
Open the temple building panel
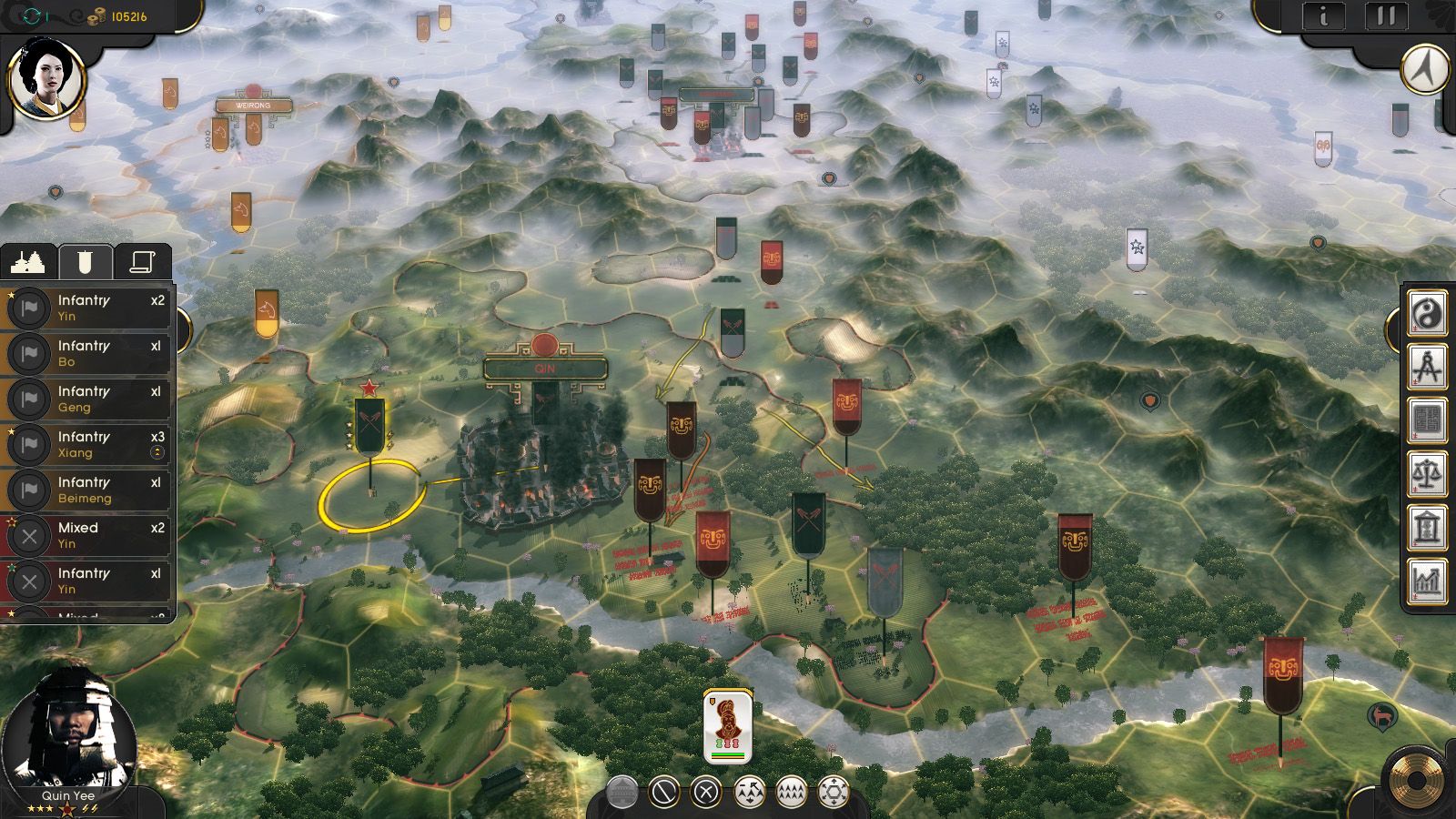click(1427, 528)
